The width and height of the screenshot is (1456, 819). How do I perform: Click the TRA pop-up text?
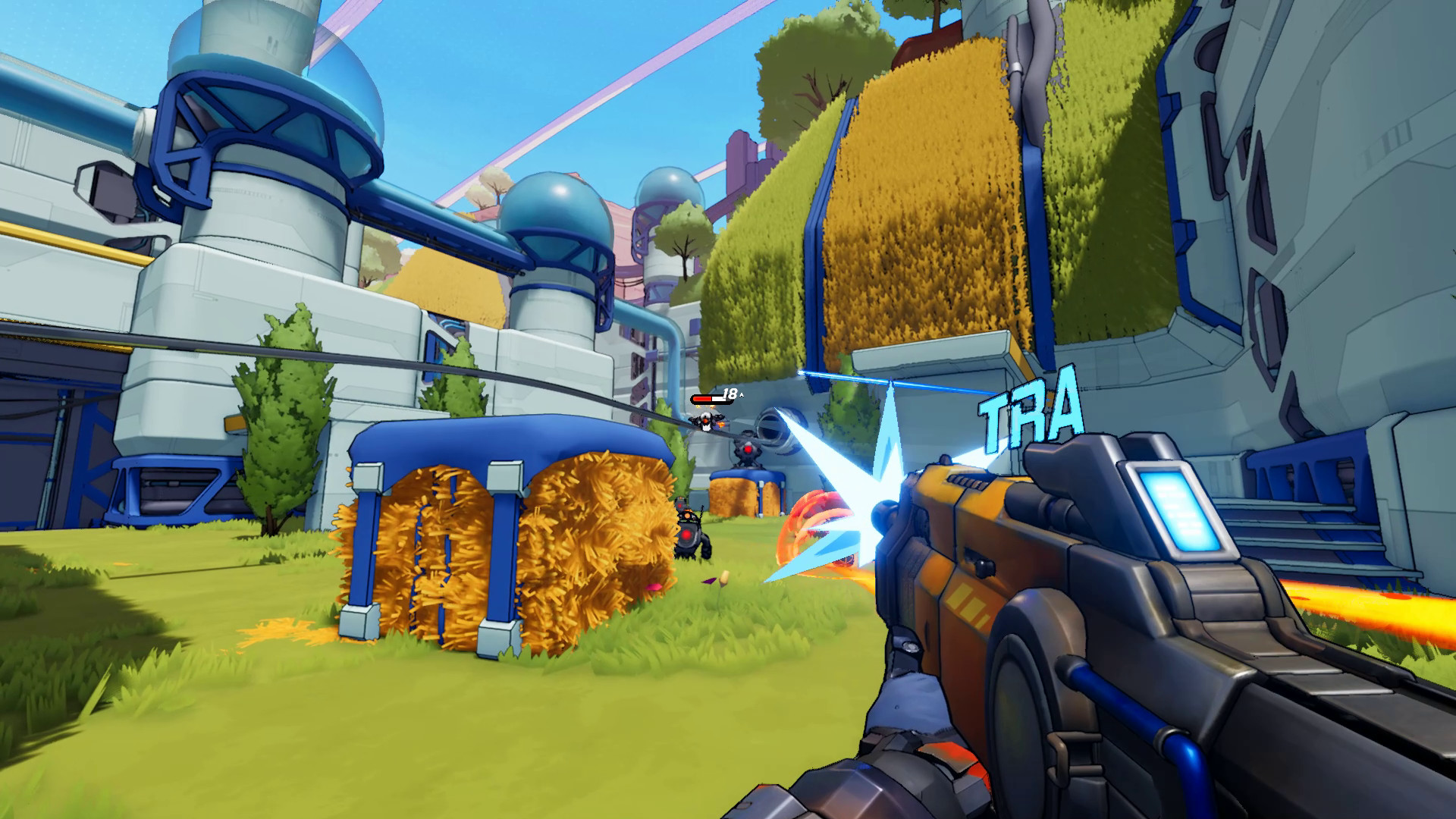[1031, 409]
